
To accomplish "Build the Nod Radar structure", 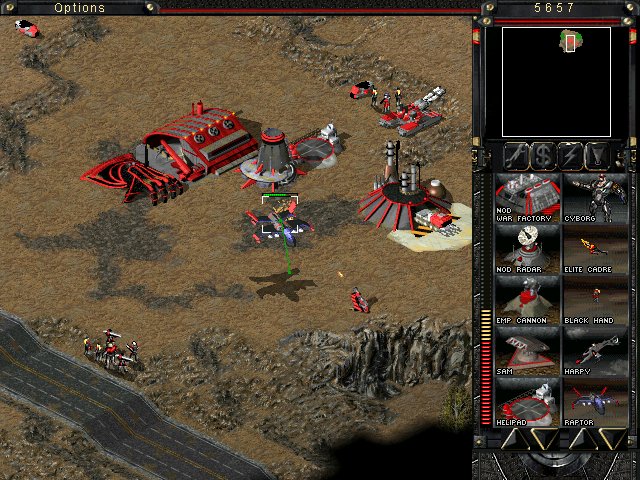I will 527,249.
